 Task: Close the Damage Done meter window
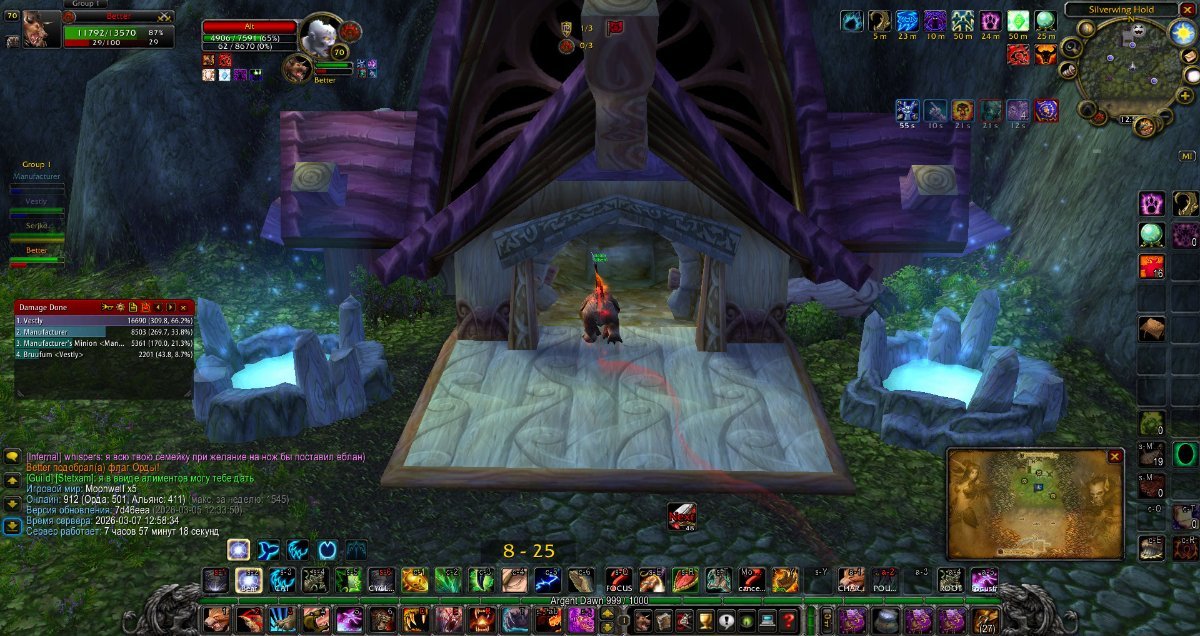(183, 307)
